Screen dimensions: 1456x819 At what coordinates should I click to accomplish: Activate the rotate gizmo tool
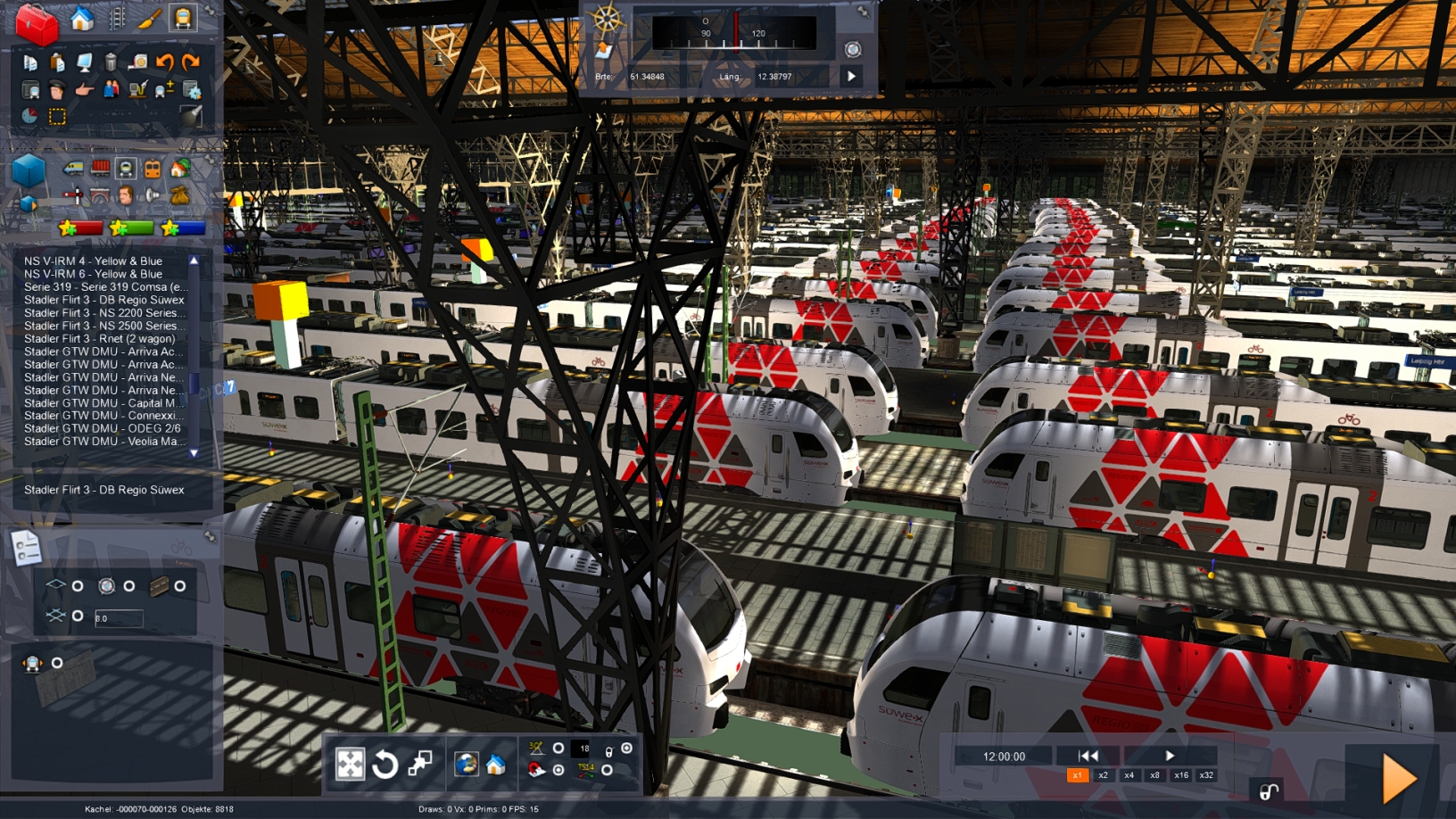point(385,765)
